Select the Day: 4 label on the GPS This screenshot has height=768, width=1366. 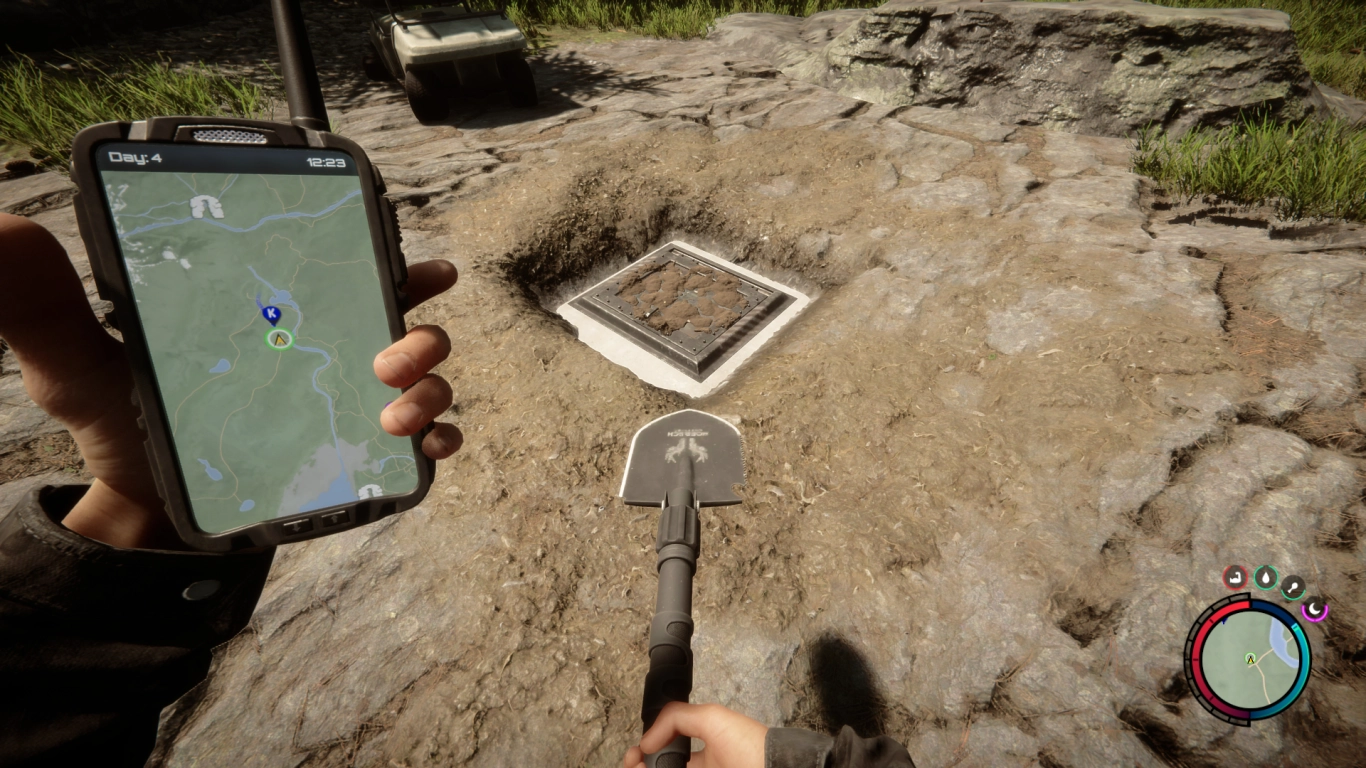(134, 159)
